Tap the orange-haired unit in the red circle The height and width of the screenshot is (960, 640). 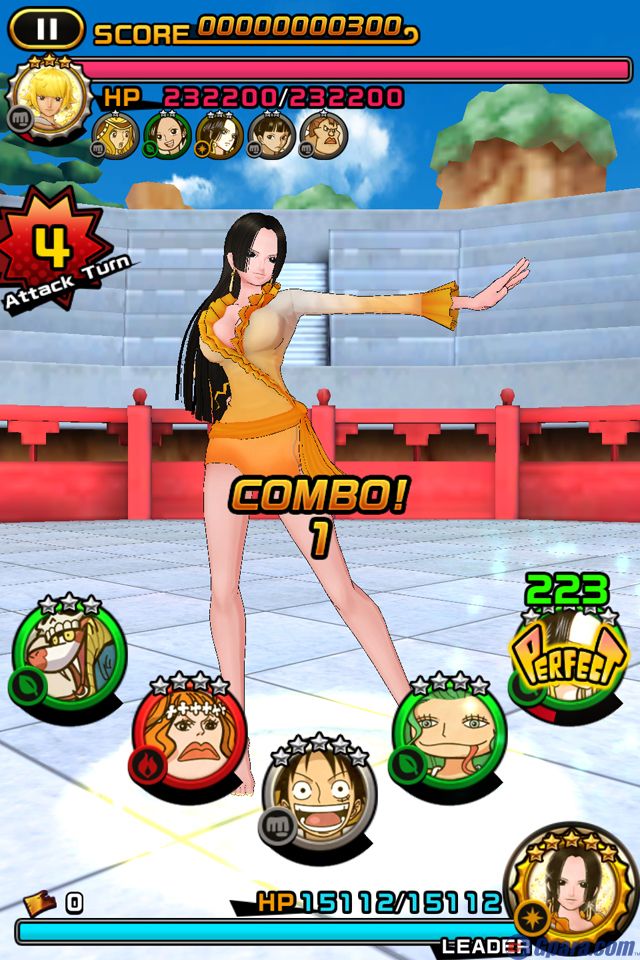[x=188, y=737]
